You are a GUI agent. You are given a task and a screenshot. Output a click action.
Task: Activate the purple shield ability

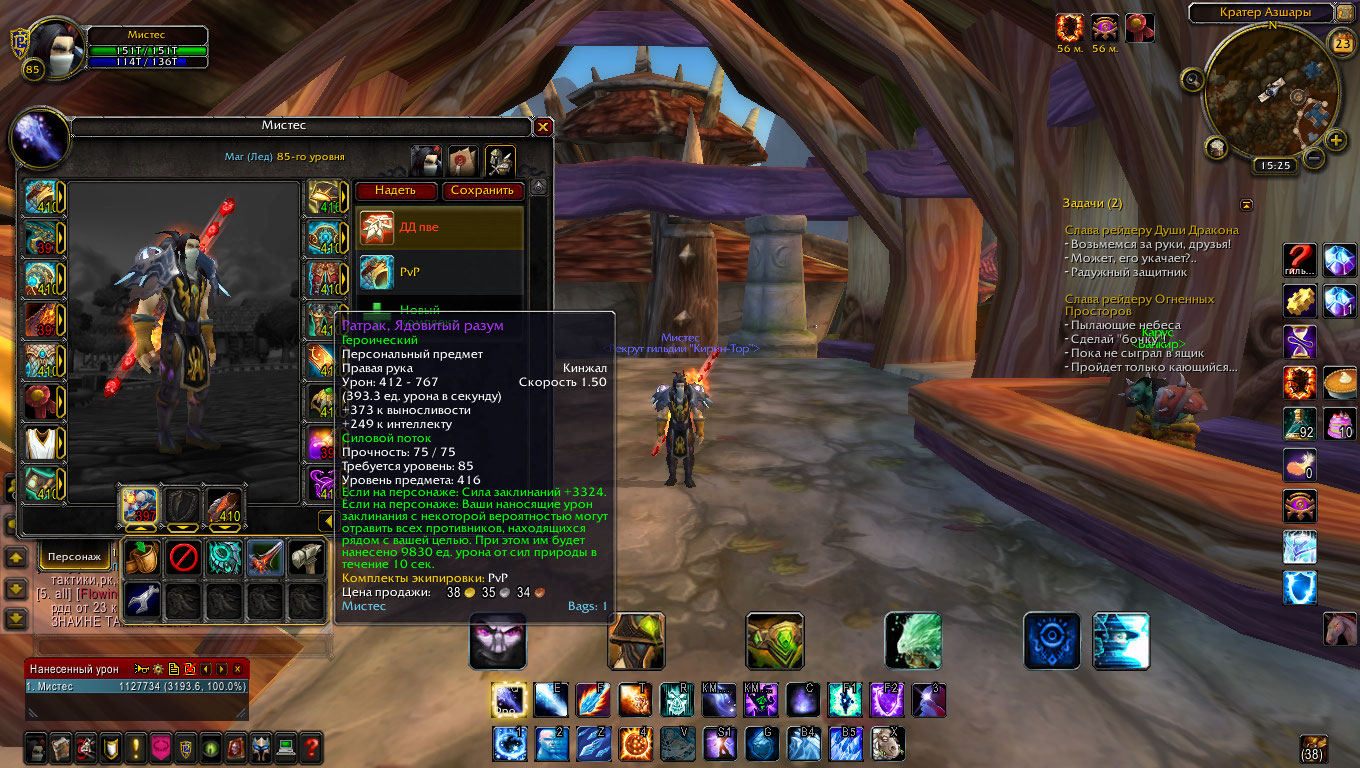pos(886,700)
